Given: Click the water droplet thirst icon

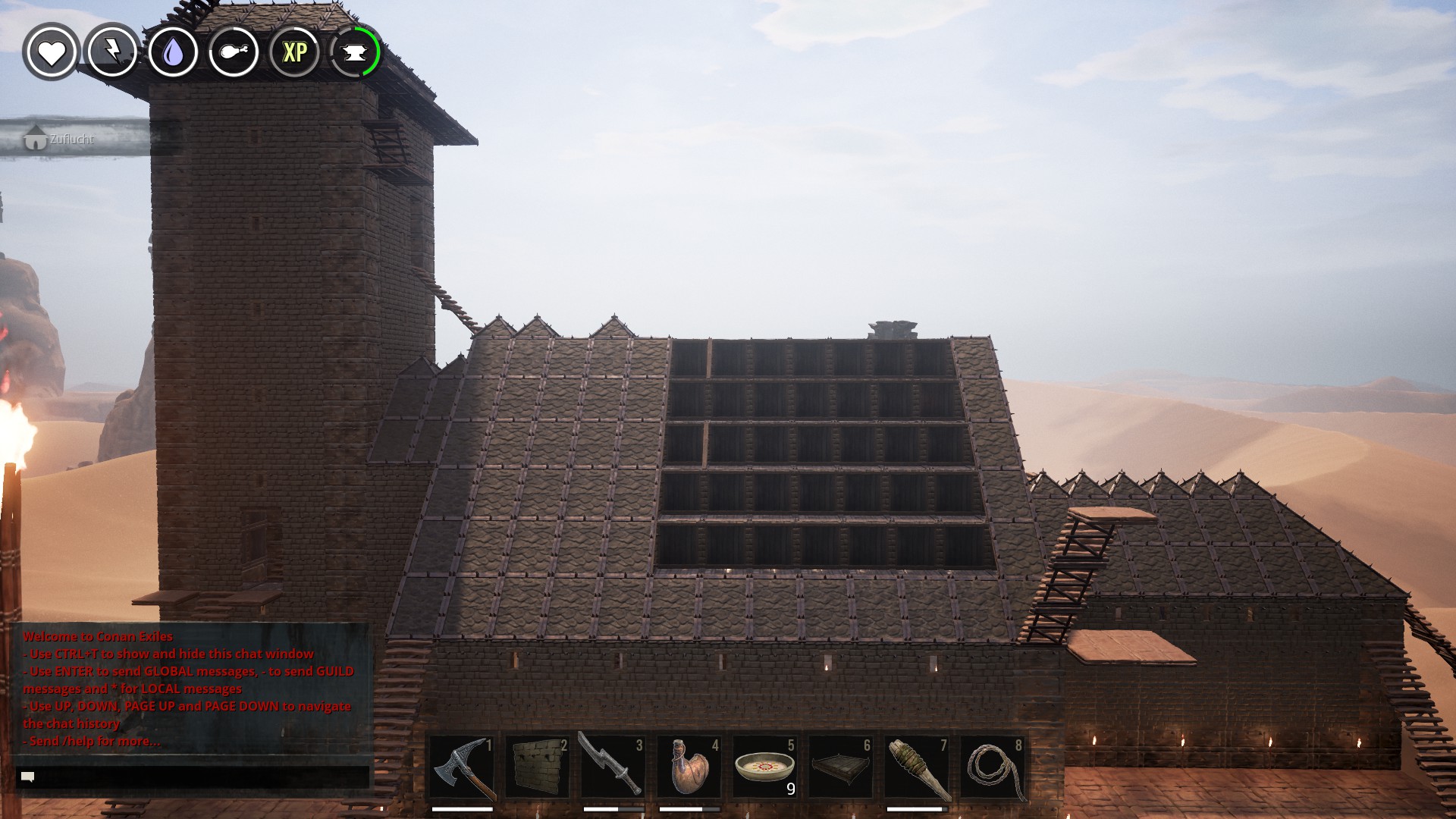Looking at the screenshot, I should point(174,52).
